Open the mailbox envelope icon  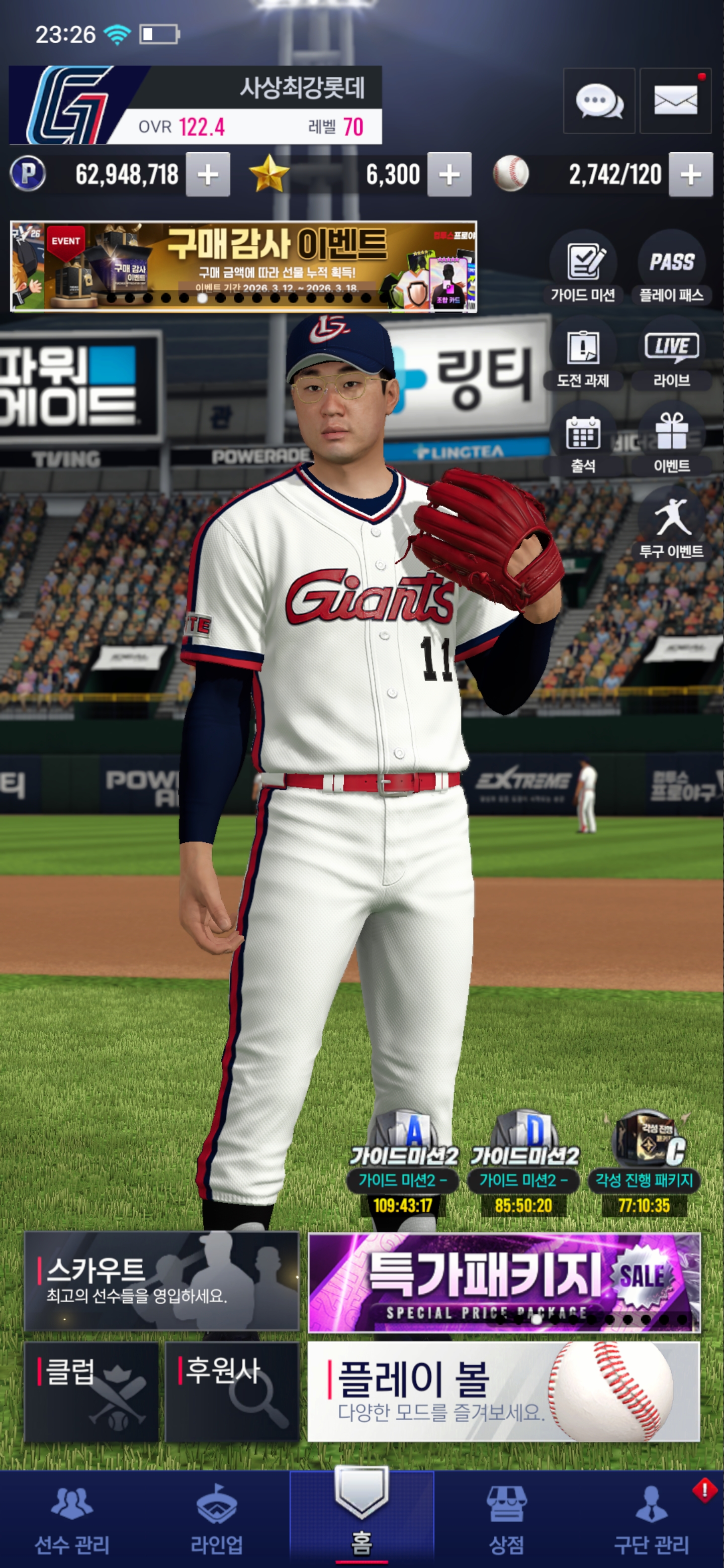tap(675, 101)
